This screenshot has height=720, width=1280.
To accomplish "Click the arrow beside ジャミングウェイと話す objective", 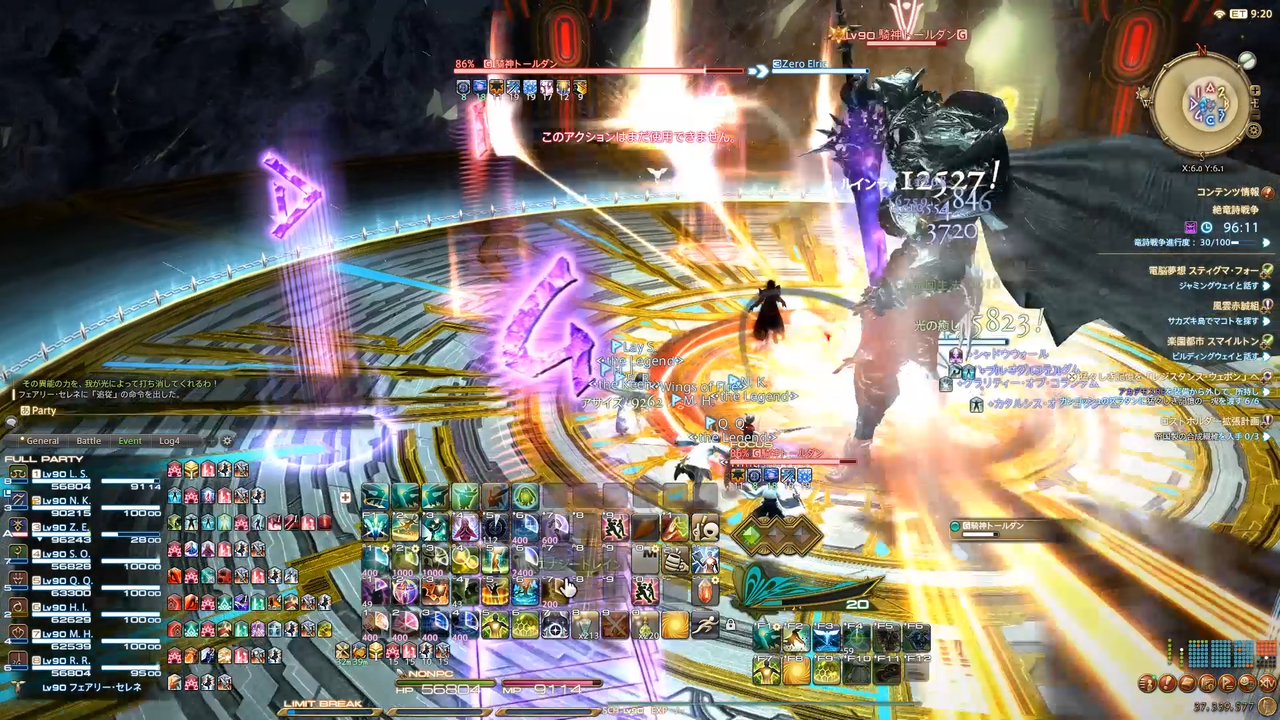I will coord(1267,285).
